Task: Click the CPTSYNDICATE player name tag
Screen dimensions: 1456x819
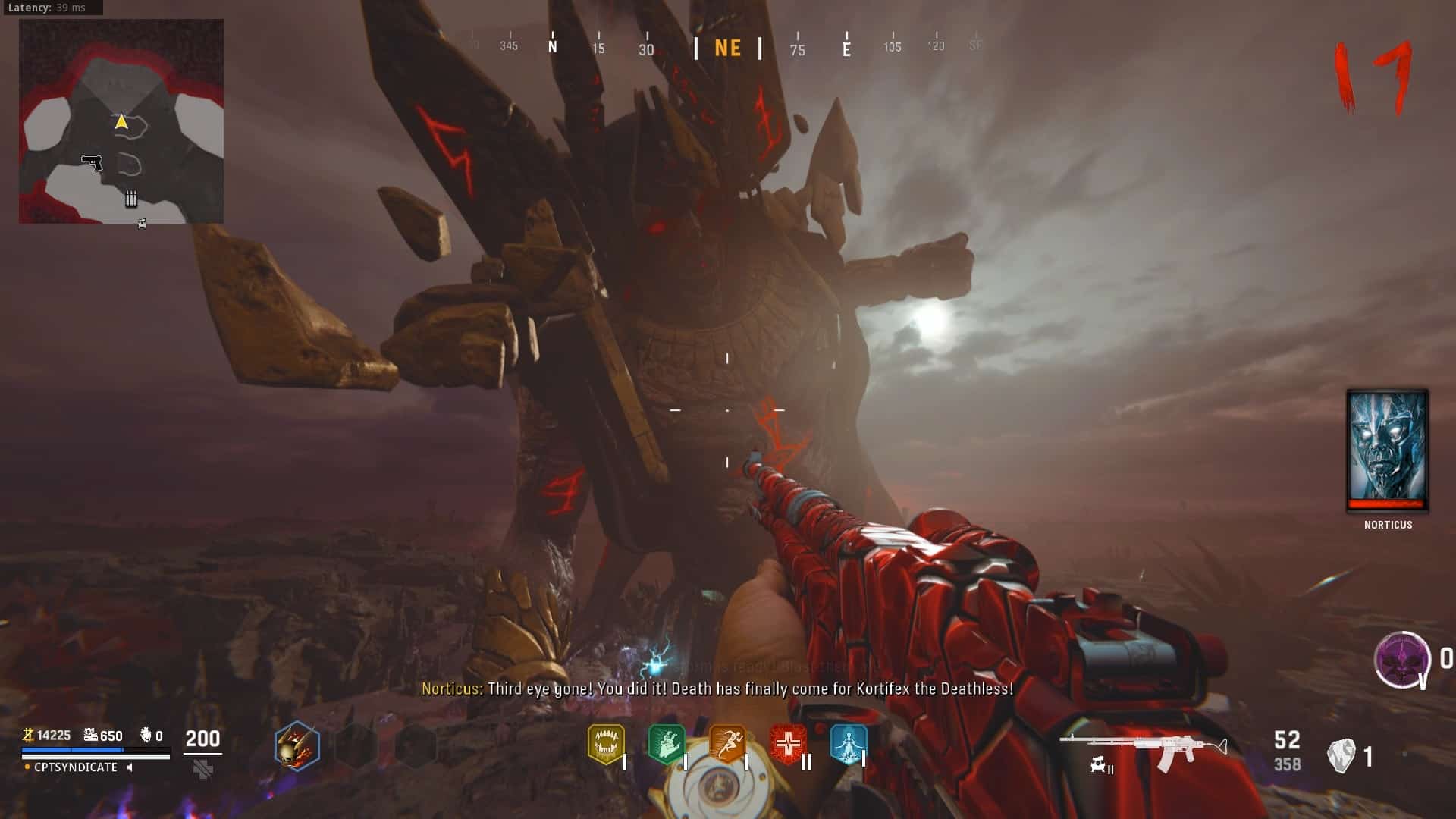Action: [76, 767]
